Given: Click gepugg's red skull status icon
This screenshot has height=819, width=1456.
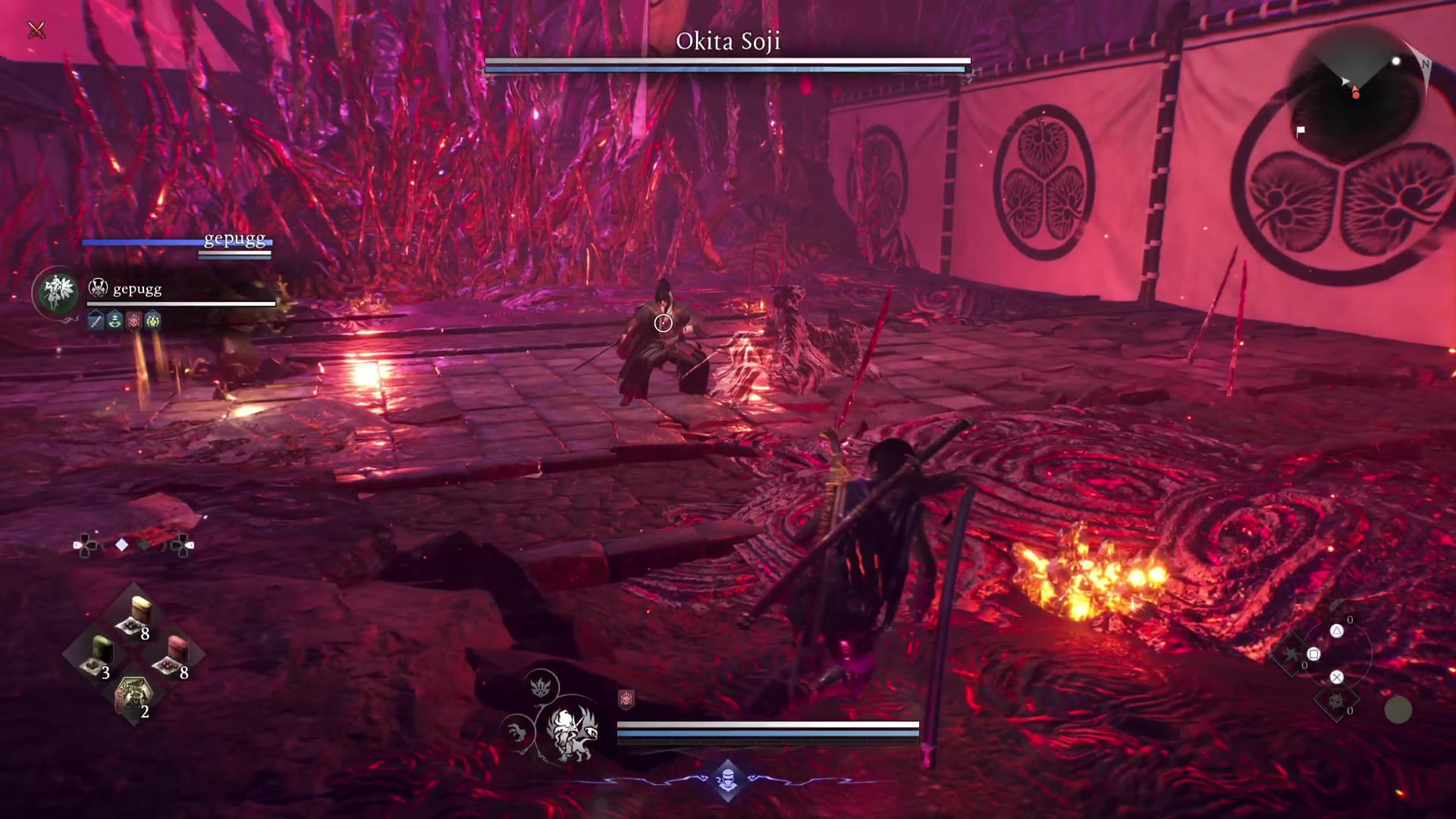Looking at the screenshot, I should pyautogui.click(x=133, y=321).
